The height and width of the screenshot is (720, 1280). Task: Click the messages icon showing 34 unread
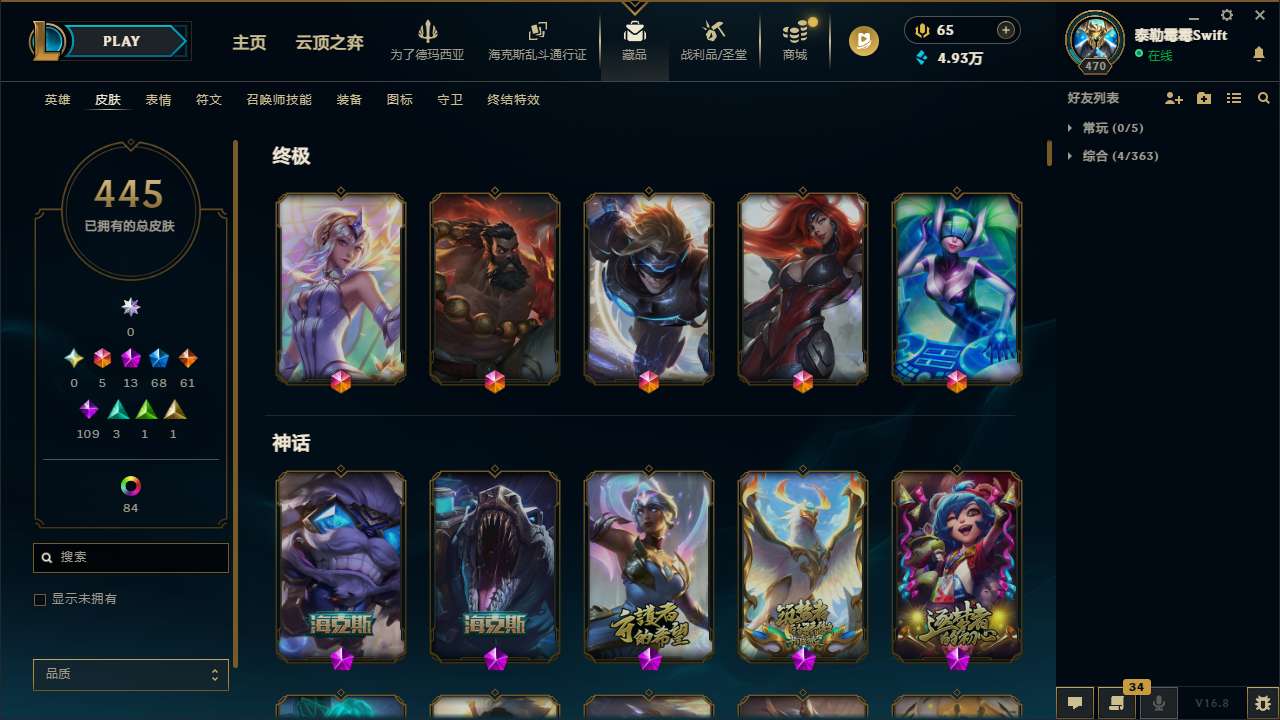tap(1117, 703)
